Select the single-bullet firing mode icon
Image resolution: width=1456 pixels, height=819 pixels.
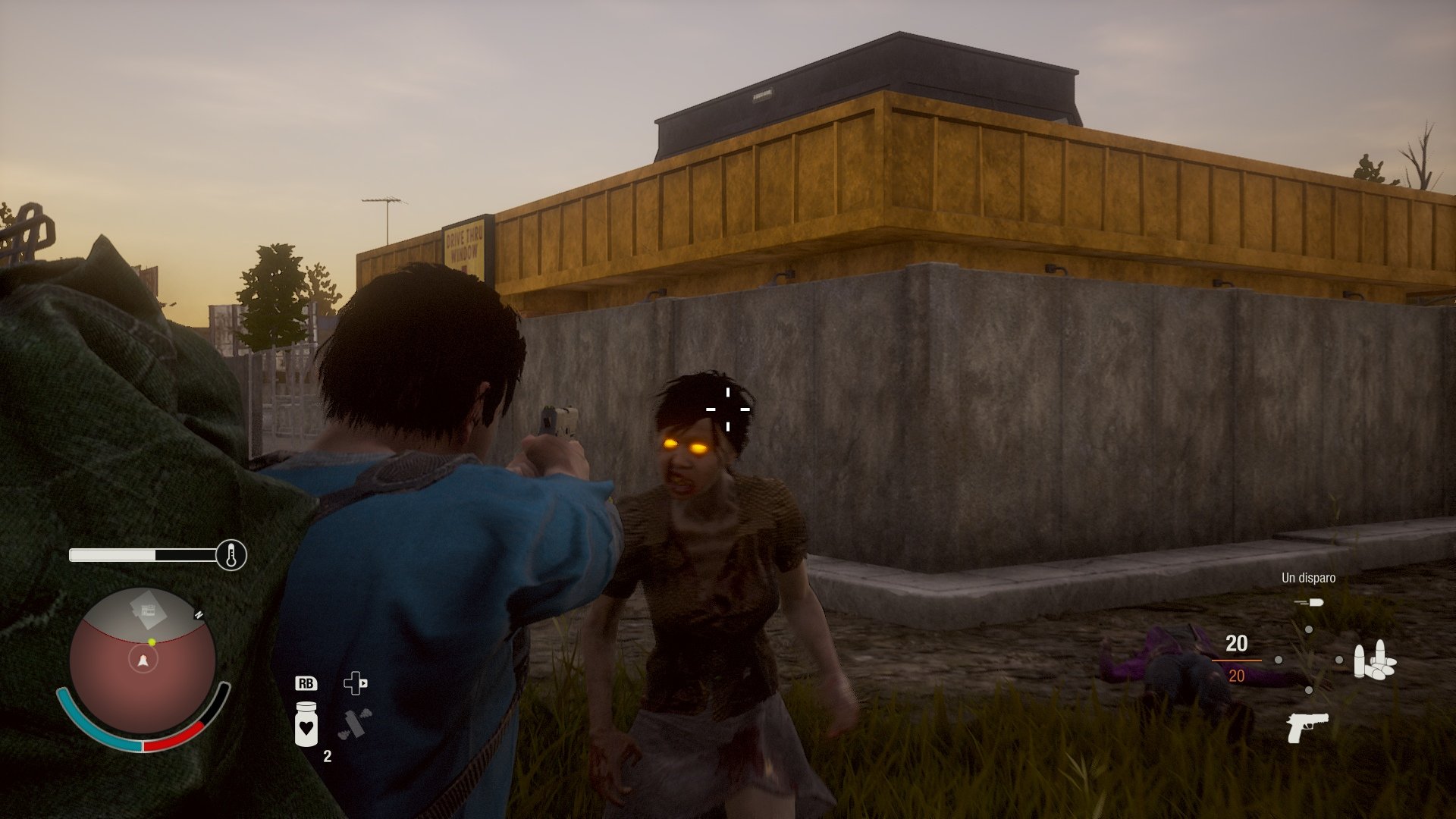coord(1310,602)
